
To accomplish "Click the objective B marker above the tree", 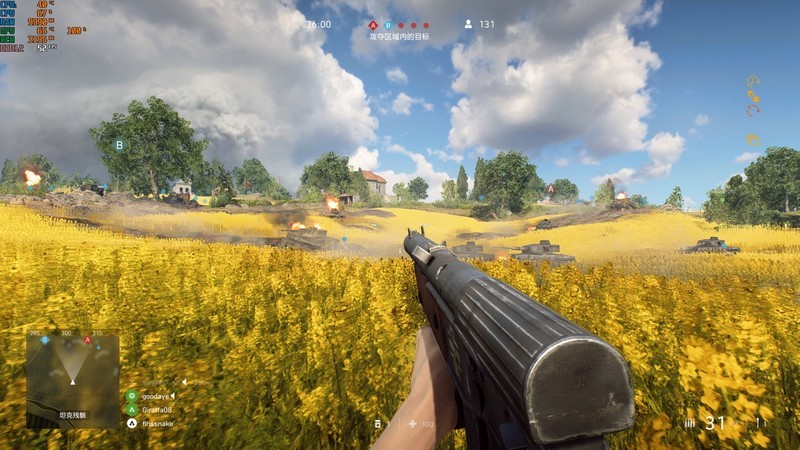I will (x=119, y=145).
